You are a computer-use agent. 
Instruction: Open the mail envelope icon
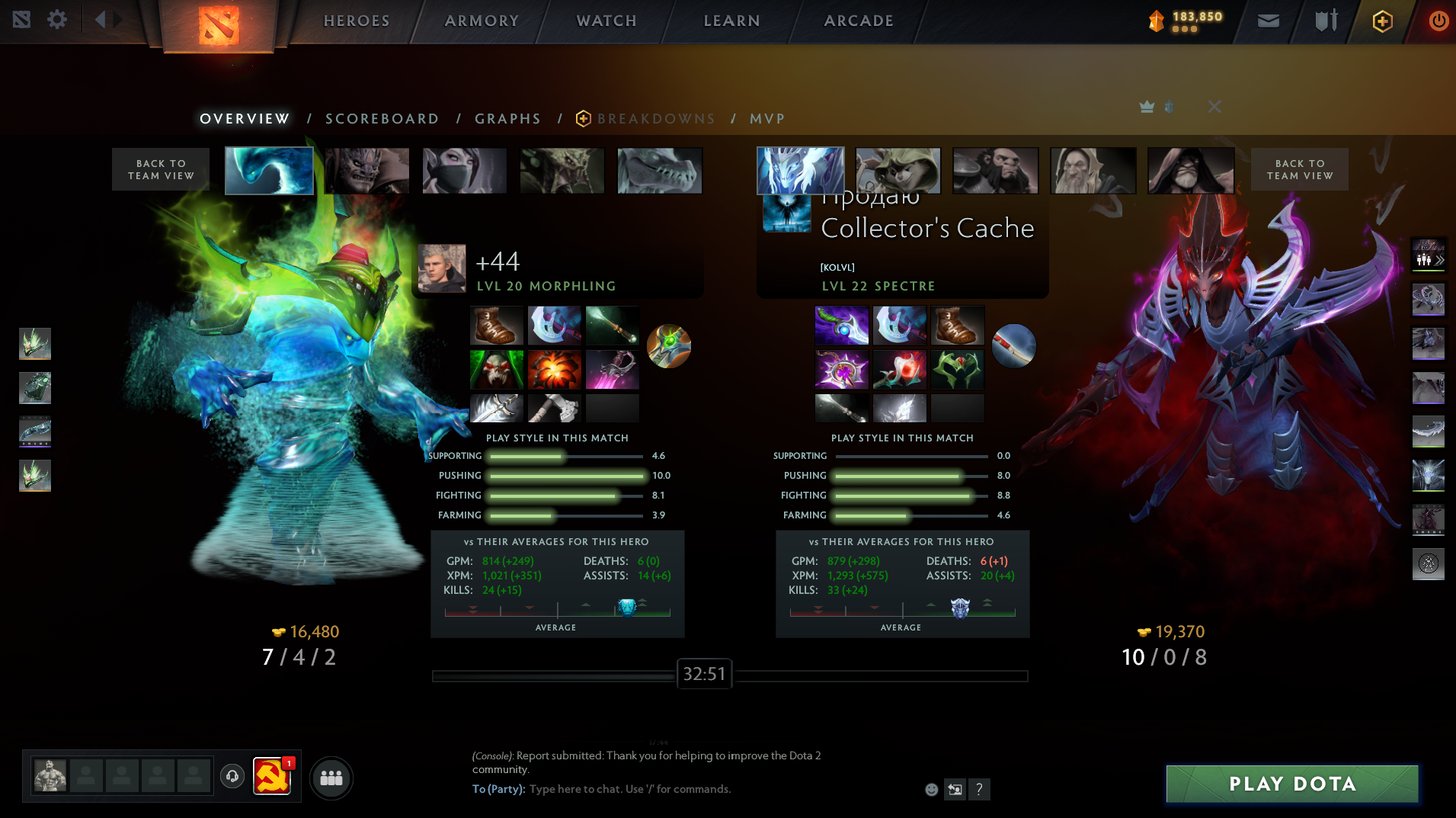(x=1268, y=21)
